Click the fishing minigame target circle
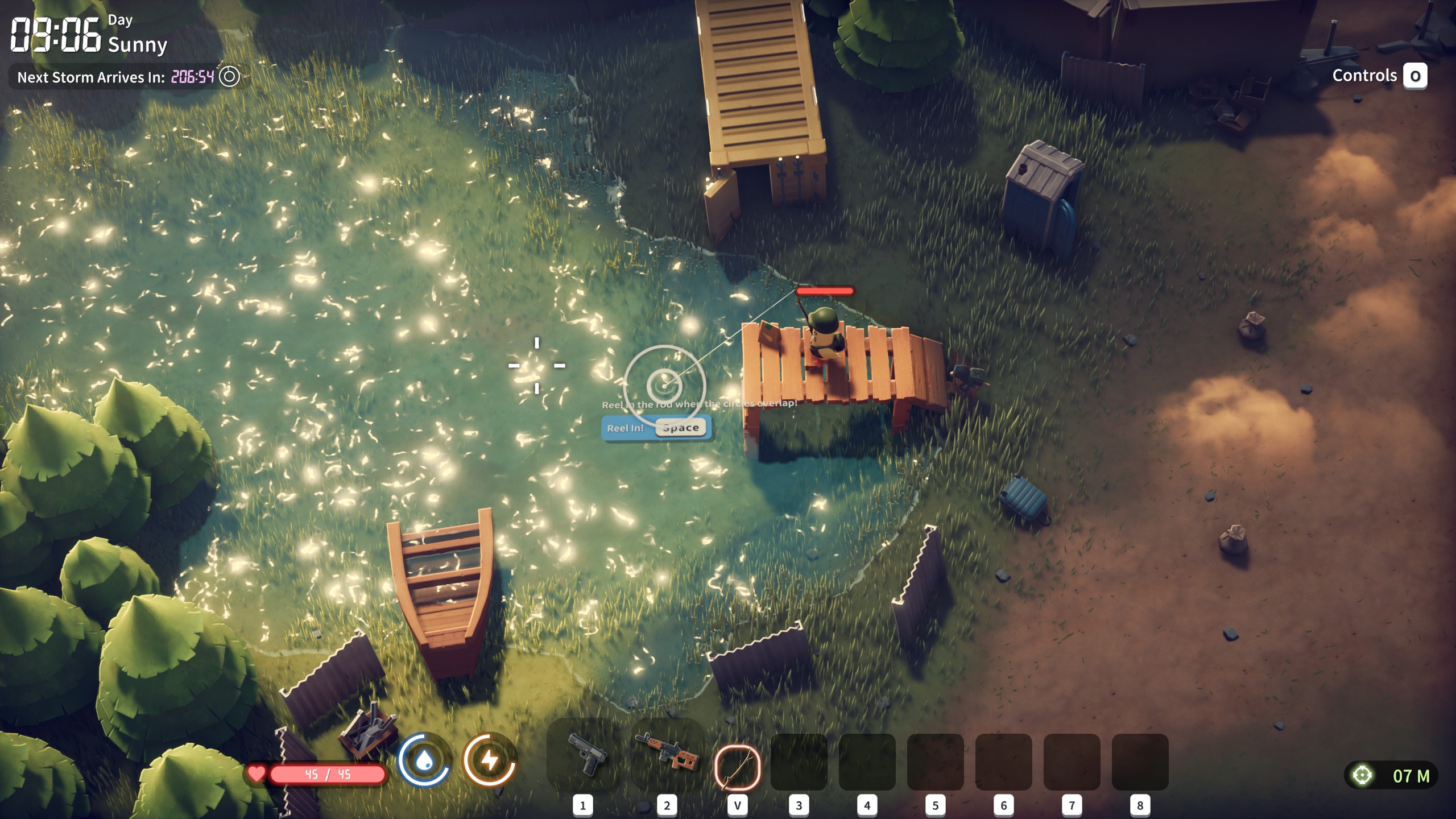 point(664,386)
